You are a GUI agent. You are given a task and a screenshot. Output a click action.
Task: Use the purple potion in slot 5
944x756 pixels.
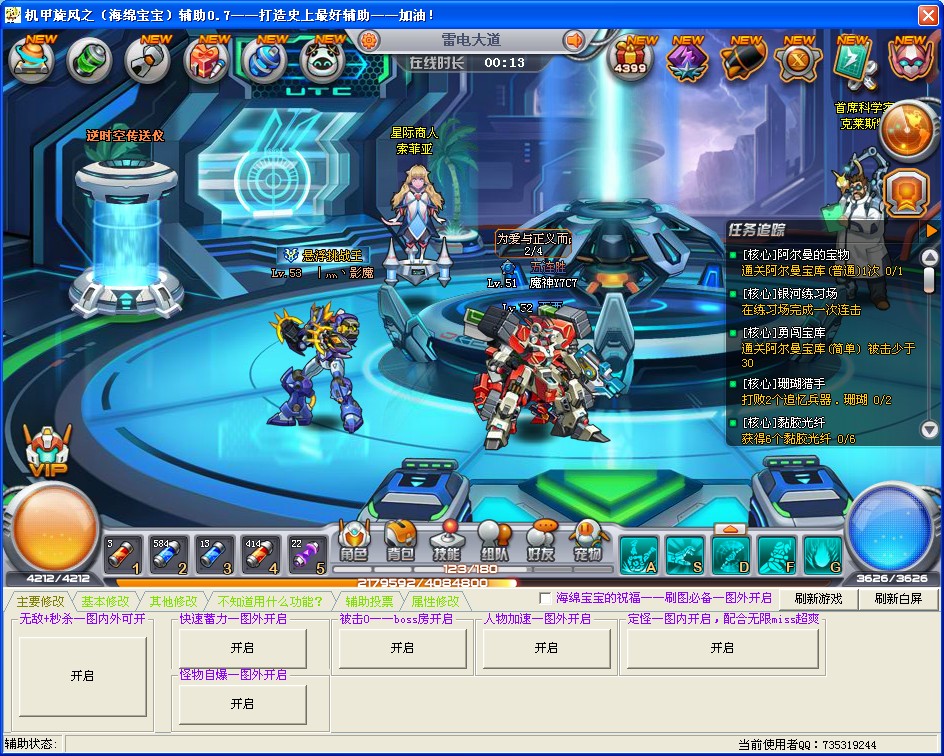click(x=308, y=556)
